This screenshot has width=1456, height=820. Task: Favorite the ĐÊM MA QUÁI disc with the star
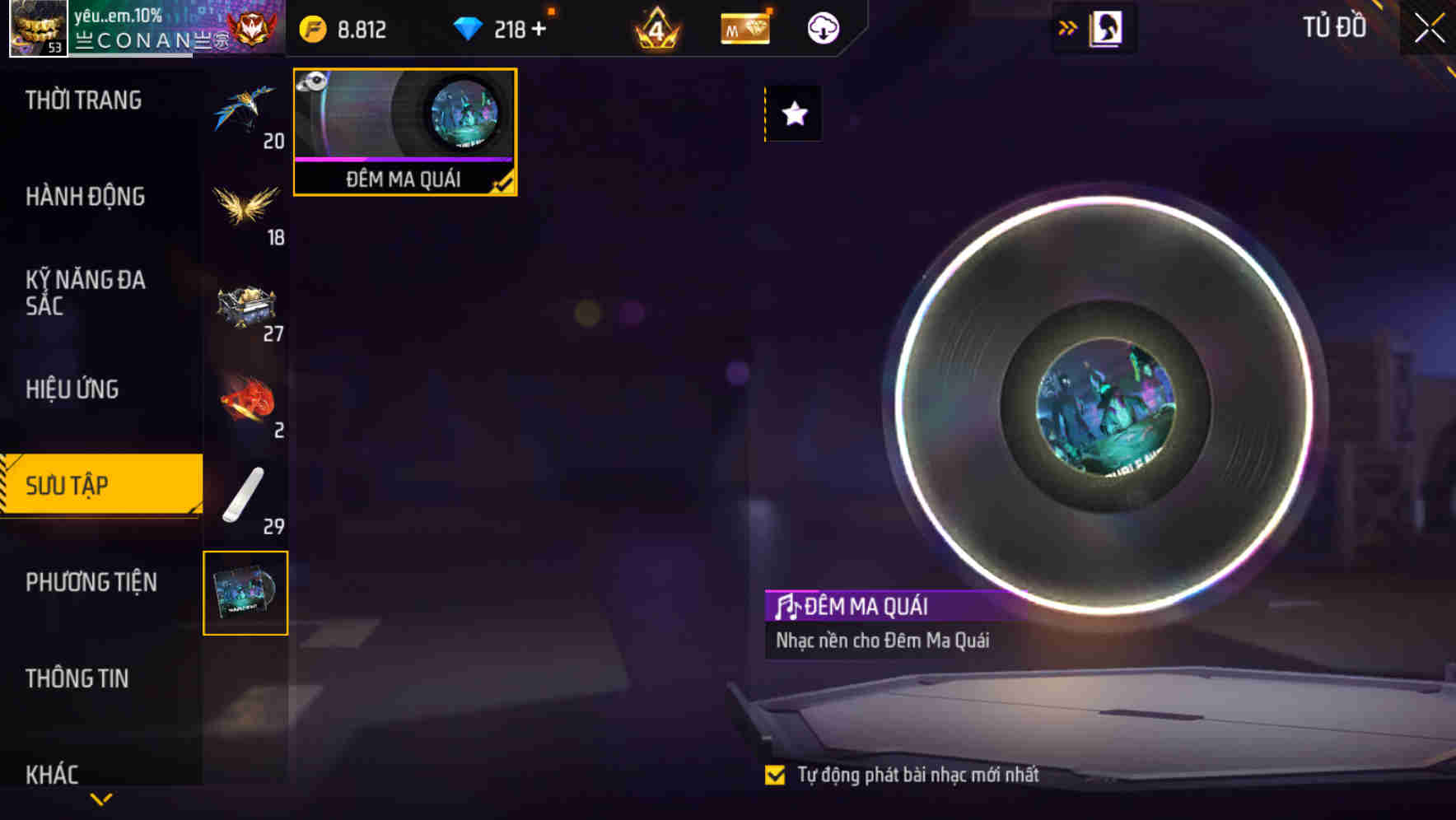[793, 114]
